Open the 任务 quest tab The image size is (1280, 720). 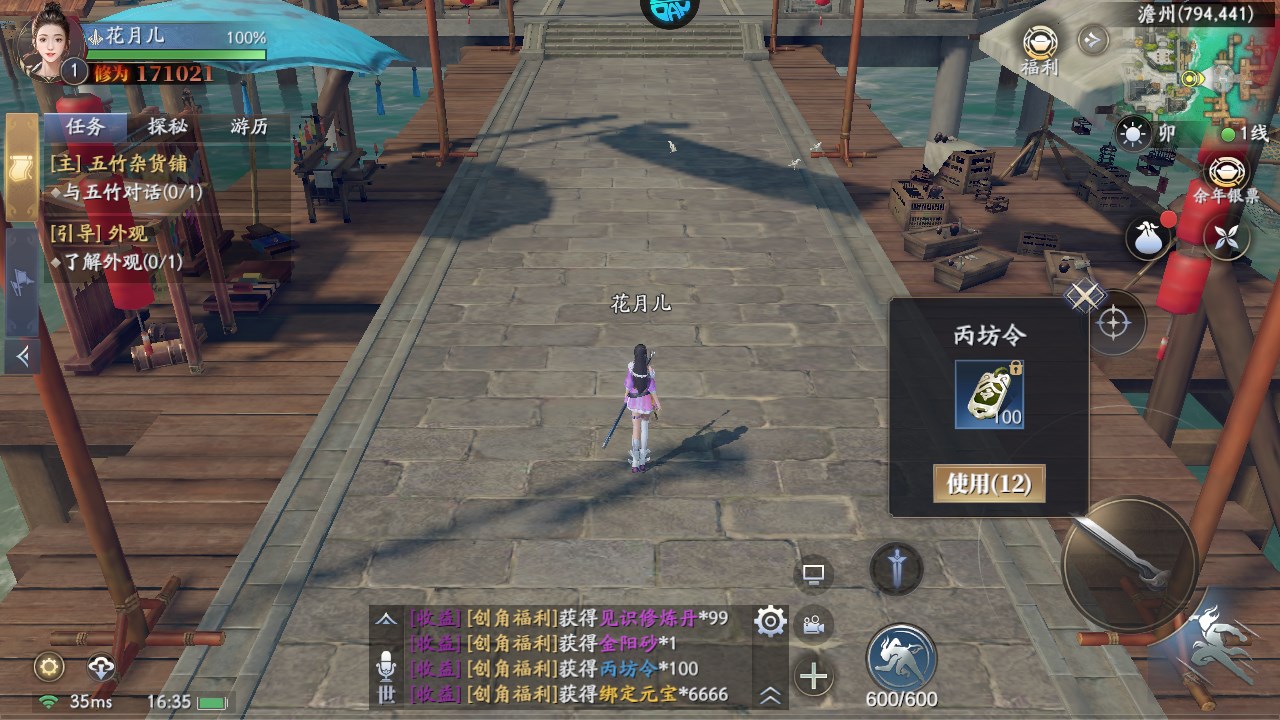[x=85, y=126]
